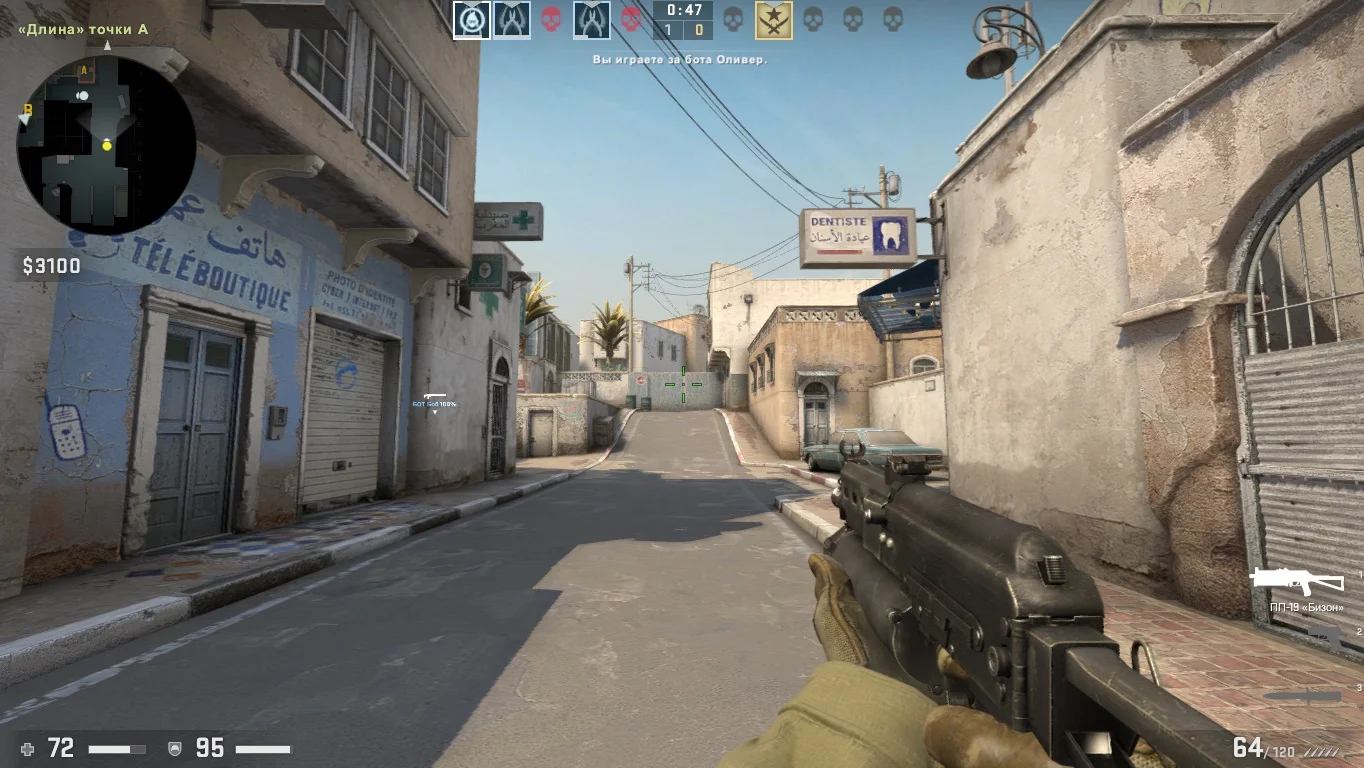This screenshot has width=1364, height=768.
Task: Click the circular radar minimap
Action: [x=106, y=145]
